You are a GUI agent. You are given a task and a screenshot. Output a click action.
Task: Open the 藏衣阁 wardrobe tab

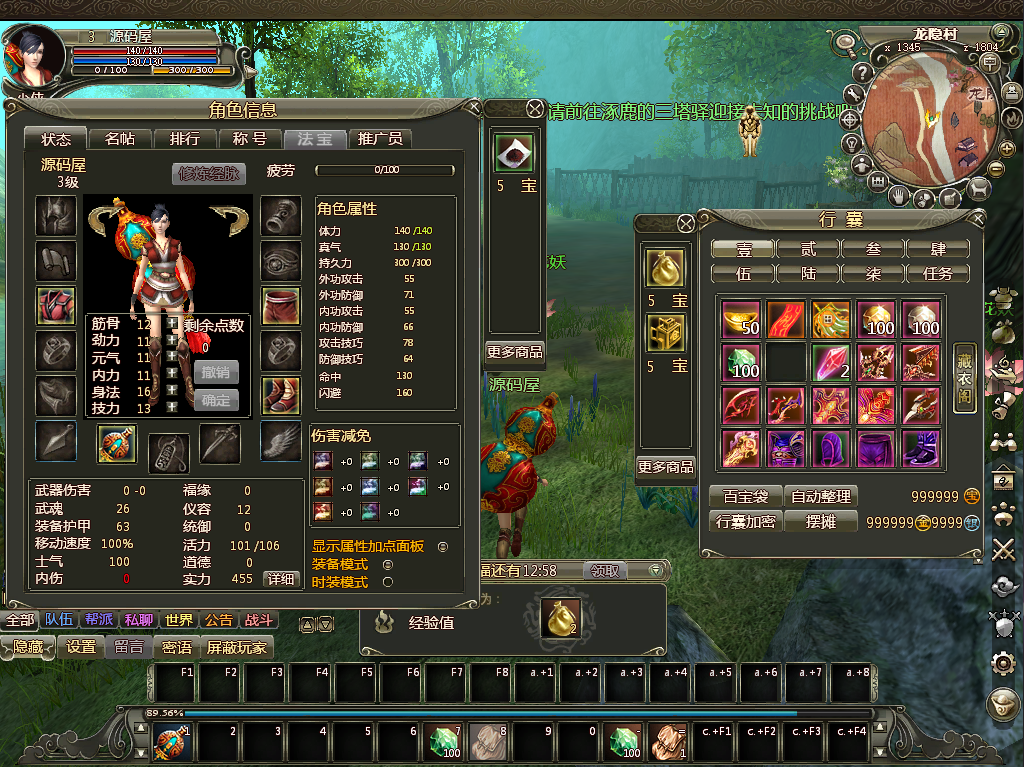[x=963, y=363]
